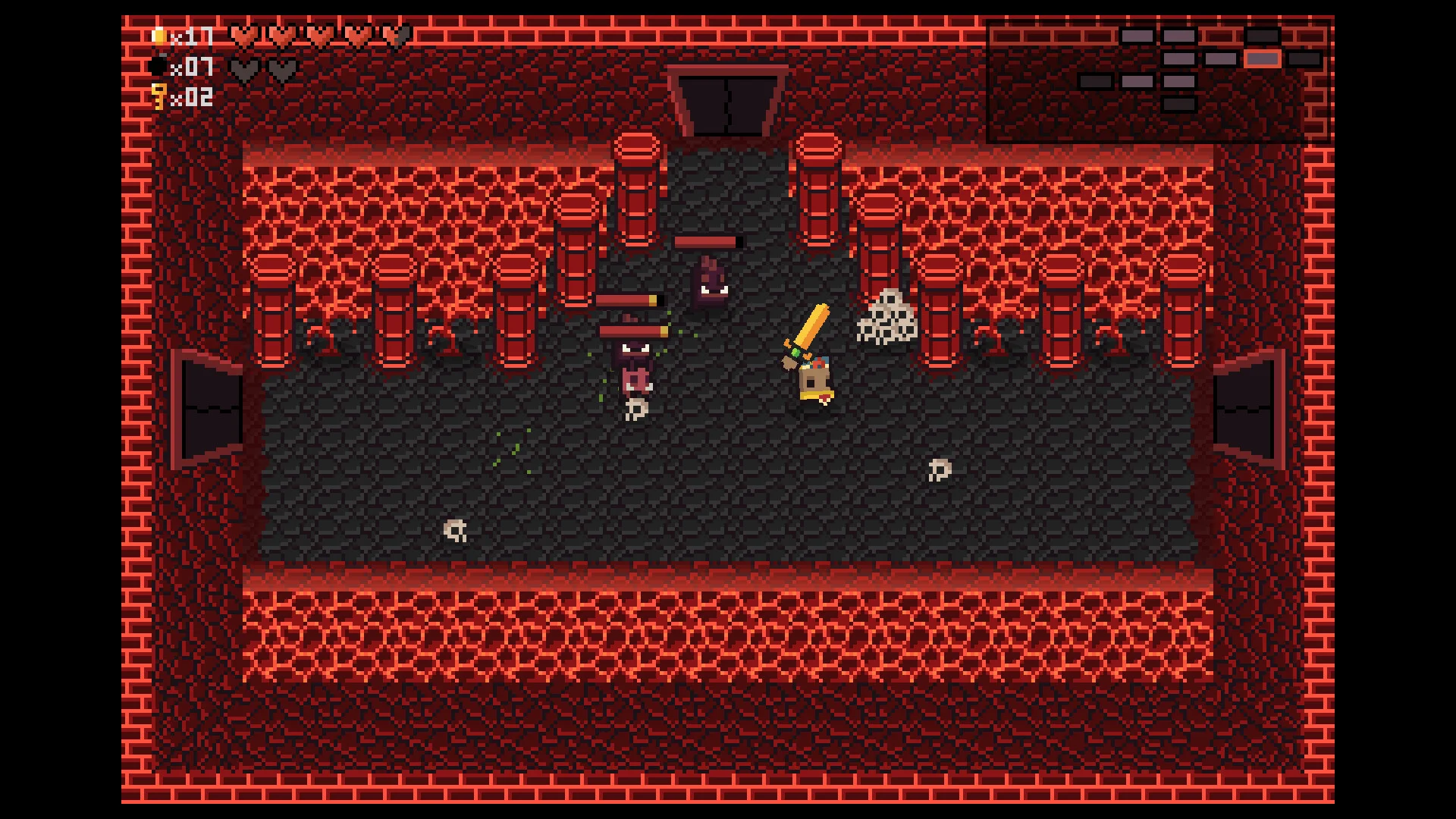Select the highlighted current room on minimap
The width and height of the screenshot is (1456, 819).
point(1262,59)
